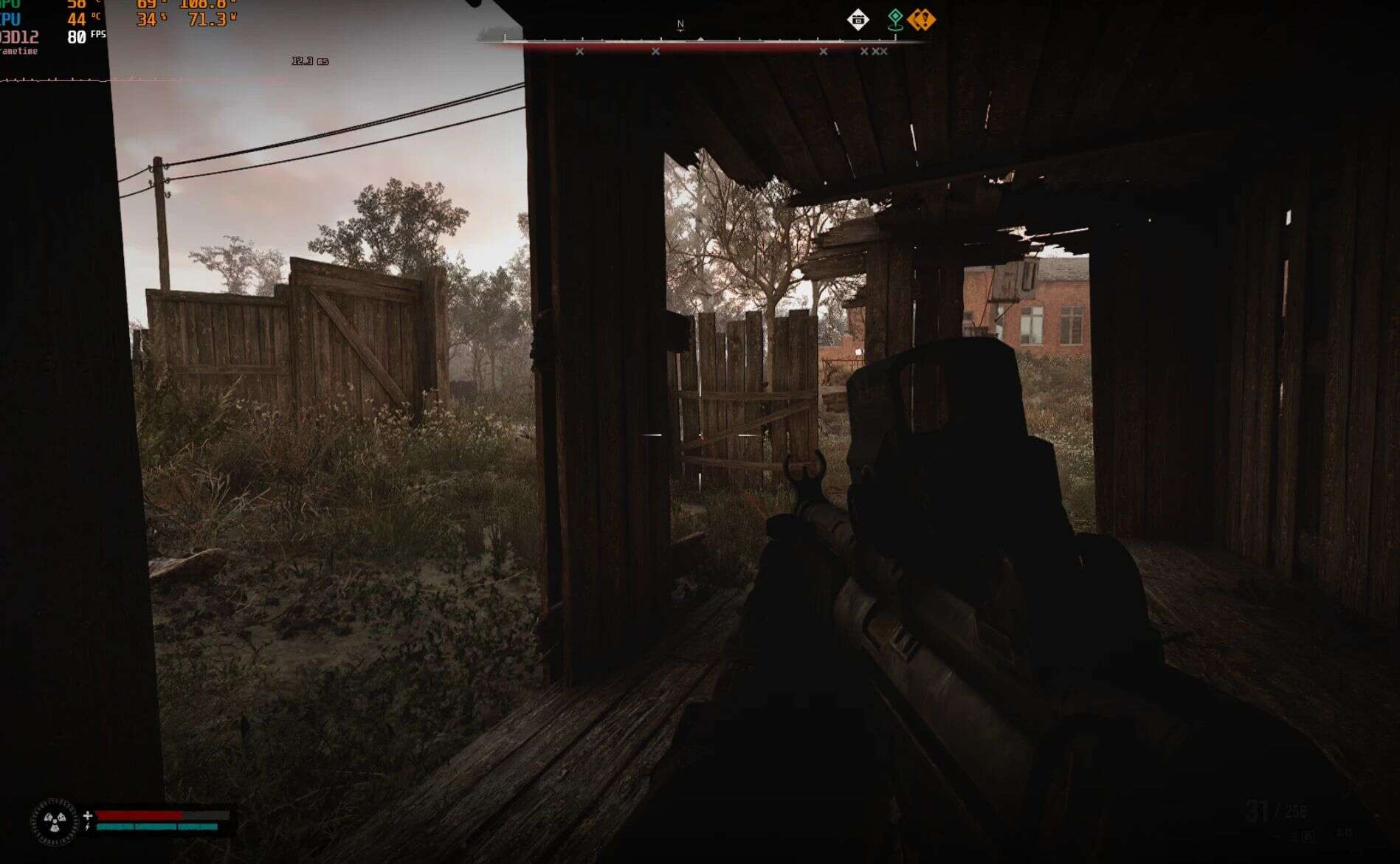Click the radiation trefoil indicator icon
Image resolution: width=1400 pixels, height=864 pixels.
[54, 820]
